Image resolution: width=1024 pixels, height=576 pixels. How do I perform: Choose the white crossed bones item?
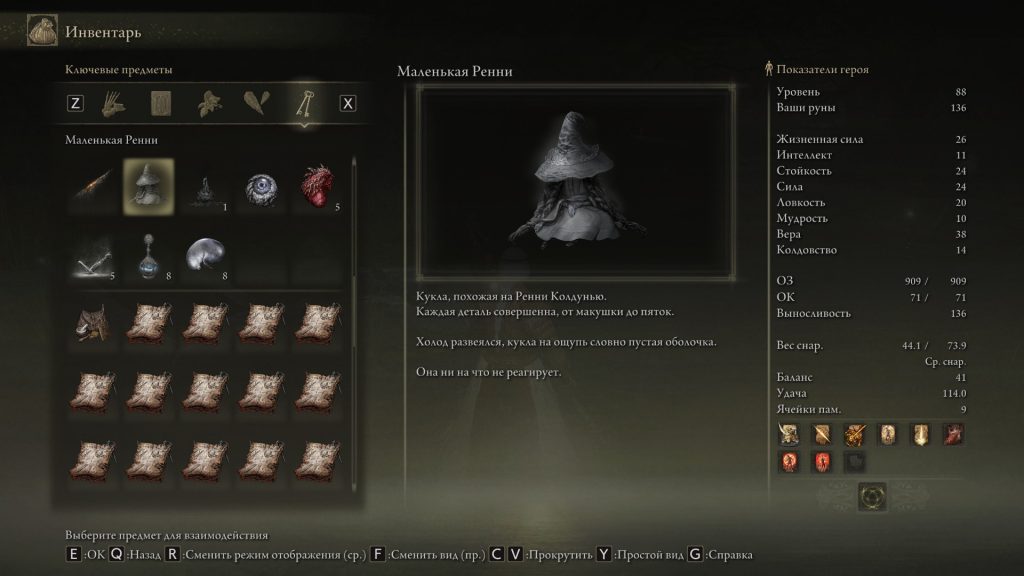(91, 256)
